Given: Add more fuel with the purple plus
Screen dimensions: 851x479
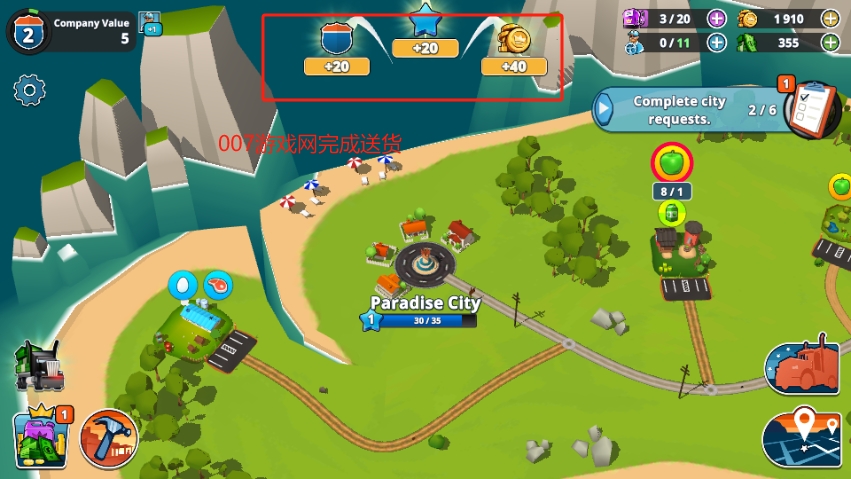Looking at the screenshot, I should (717, 17).
